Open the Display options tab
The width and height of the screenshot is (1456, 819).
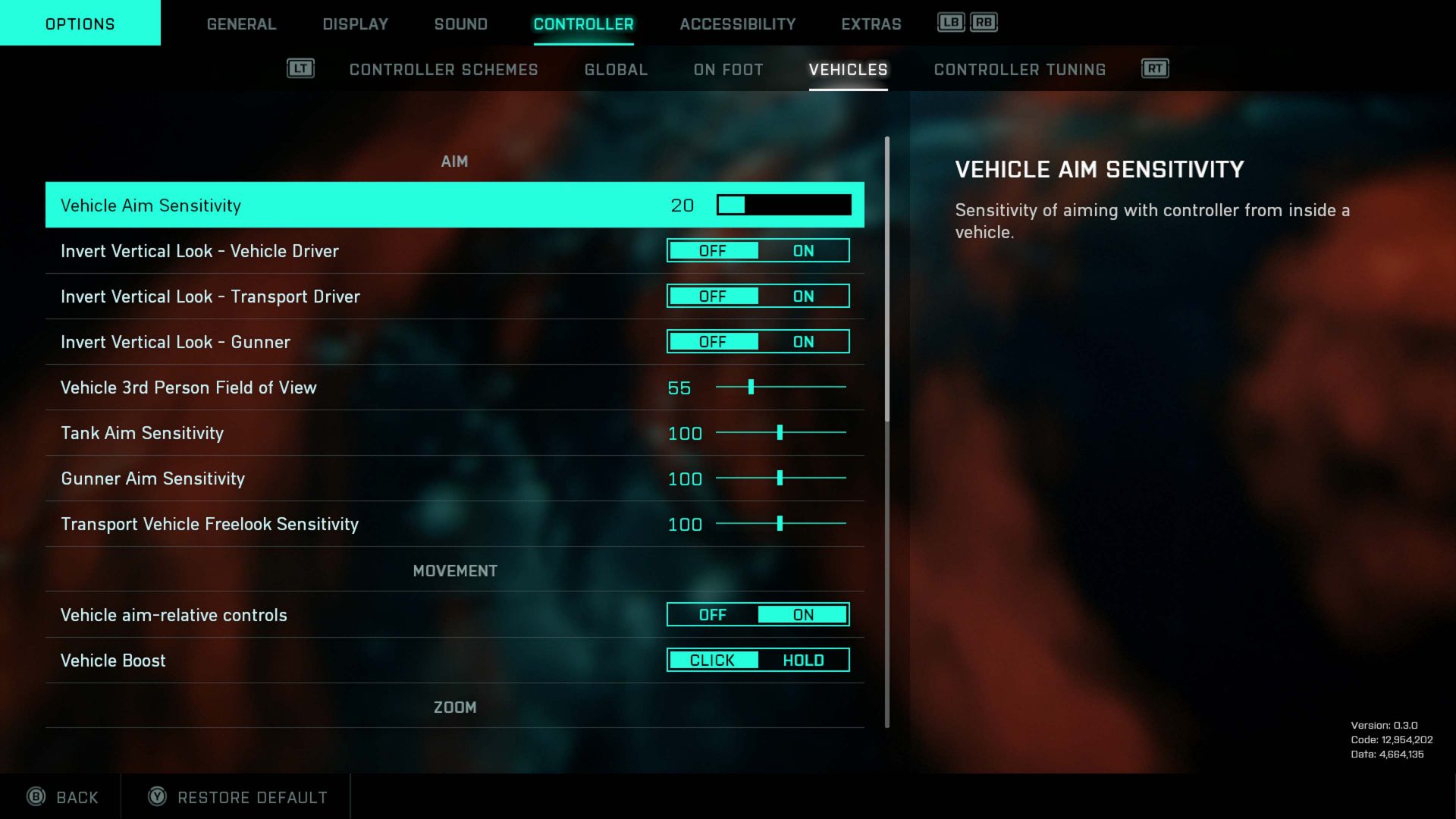pos(355,24)
